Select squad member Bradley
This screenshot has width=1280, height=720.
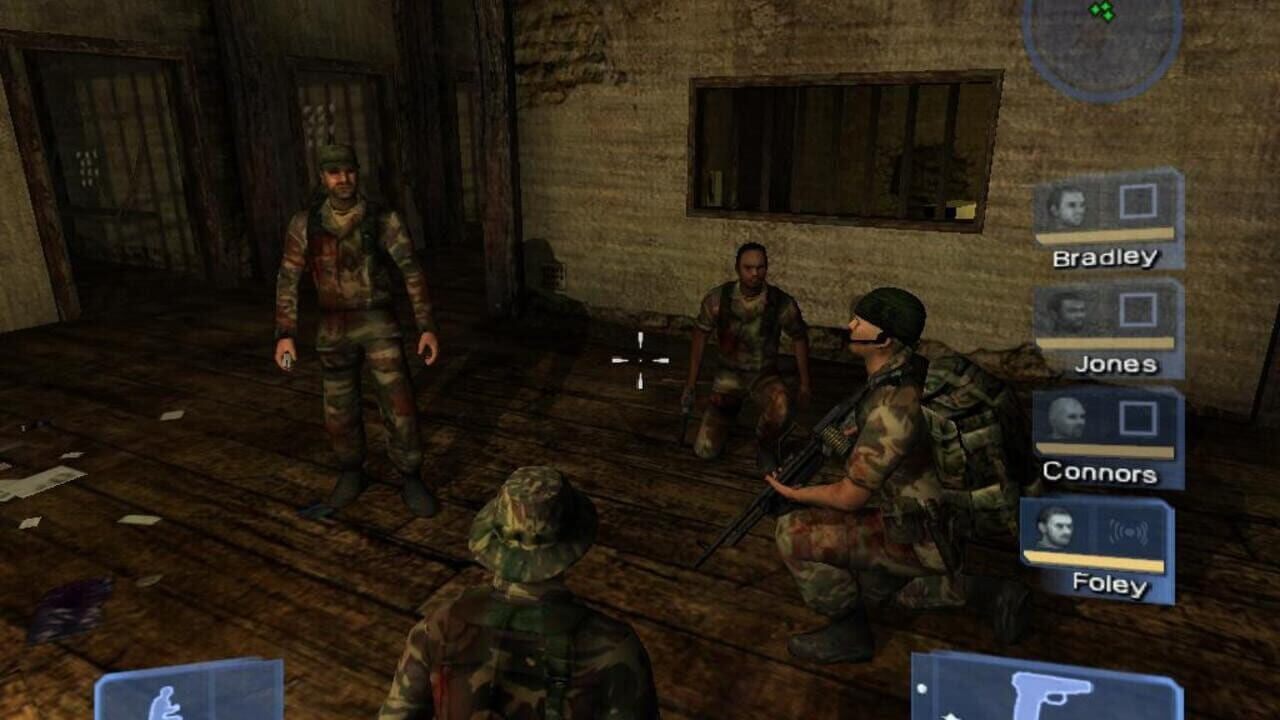pyautogui.click(x=1107, y=219)
